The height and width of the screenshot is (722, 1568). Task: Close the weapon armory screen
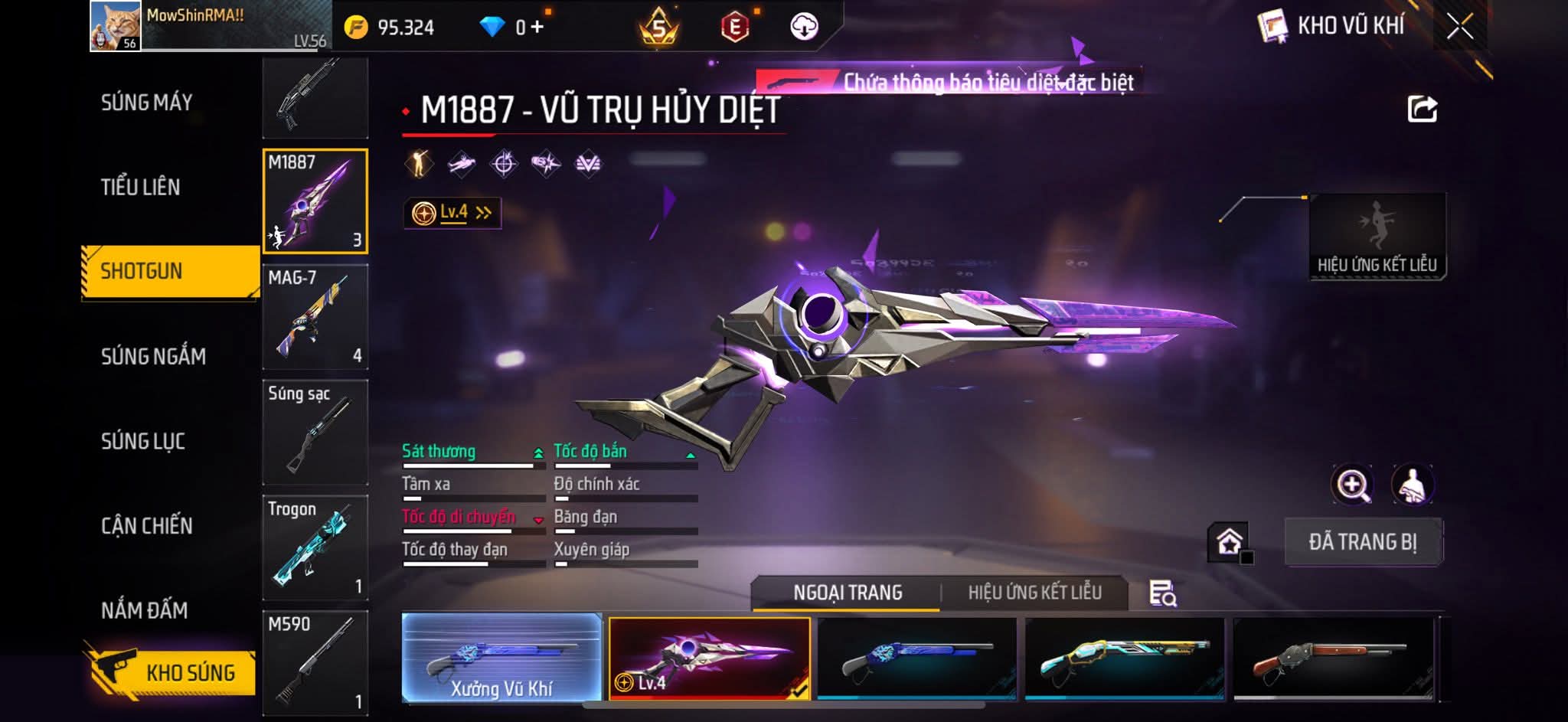[x=1459, y=28]
